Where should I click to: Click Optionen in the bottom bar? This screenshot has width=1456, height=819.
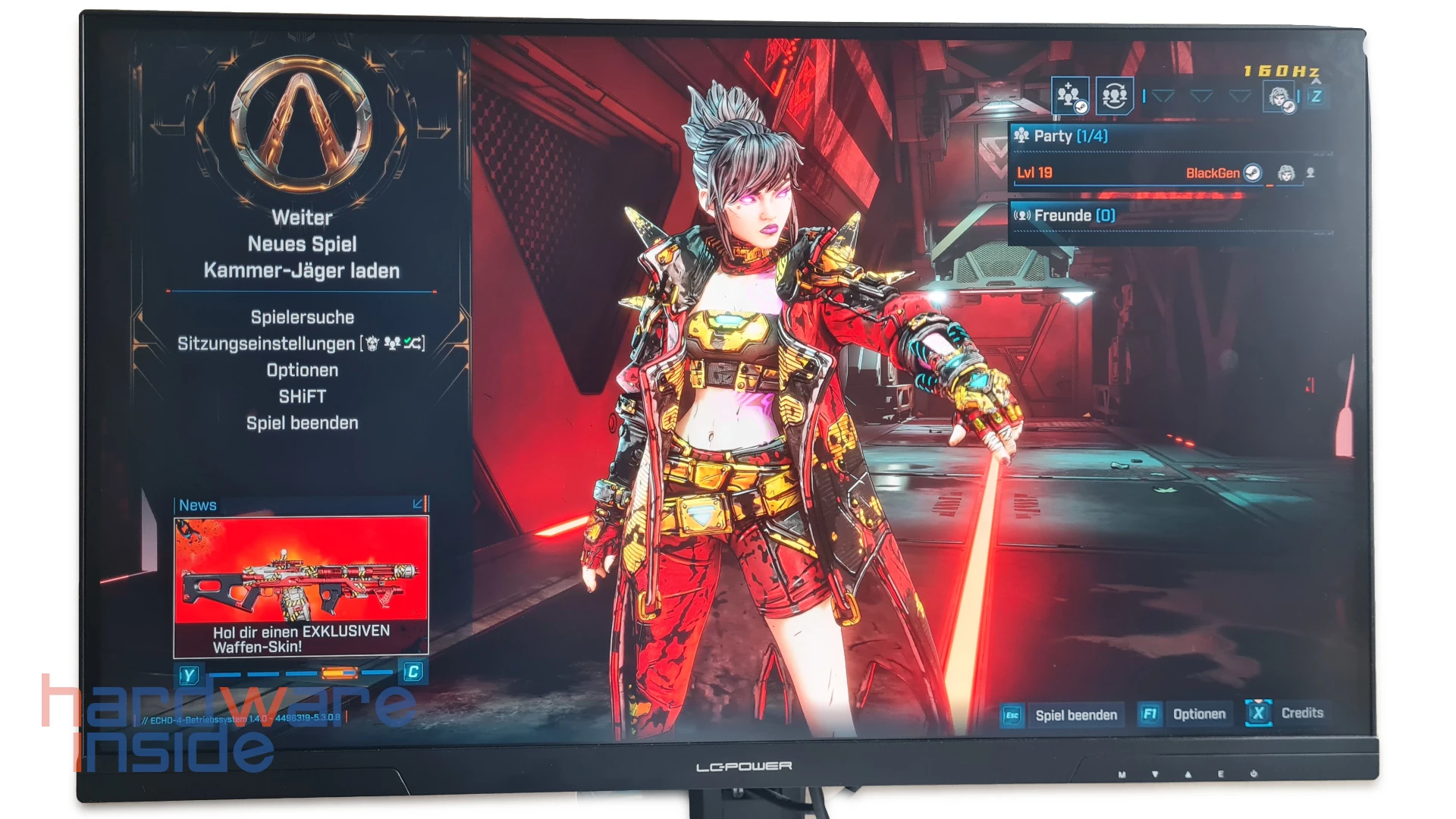point(1198,714)
